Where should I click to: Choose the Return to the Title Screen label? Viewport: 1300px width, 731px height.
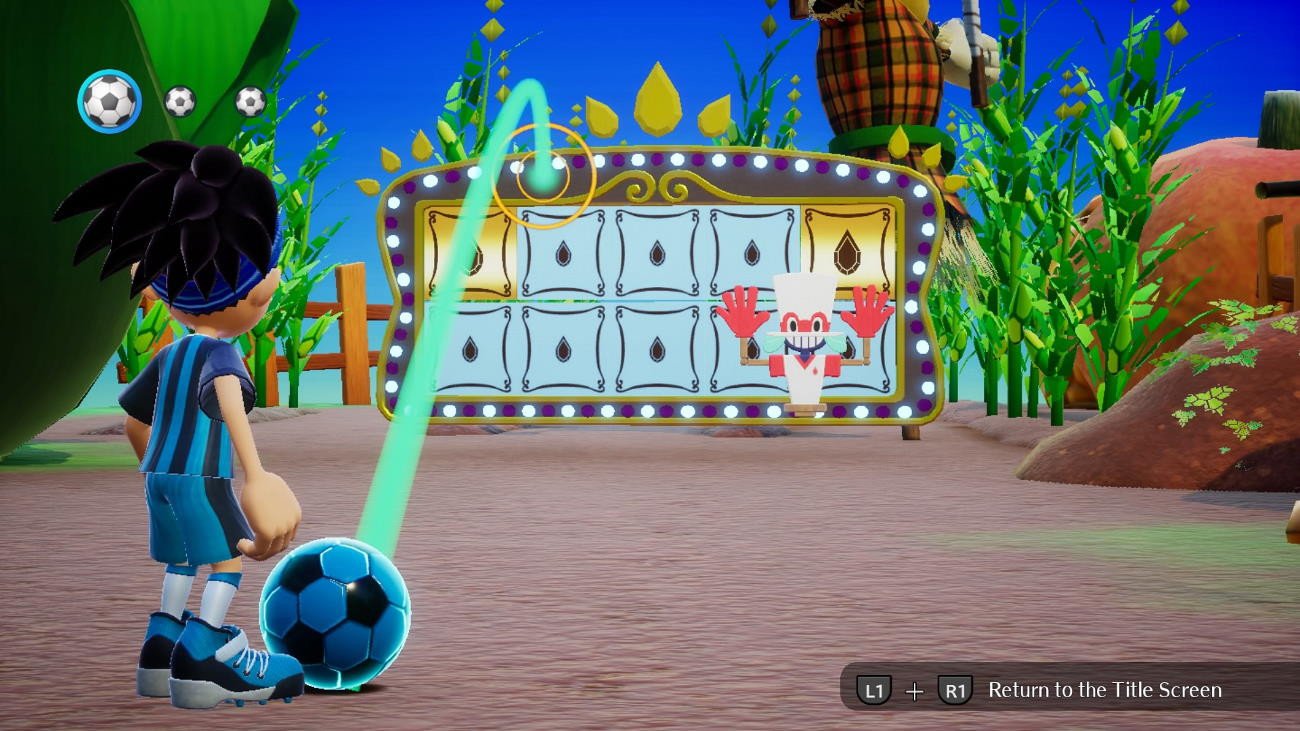pyautogui.click(x=1104, y=690)
